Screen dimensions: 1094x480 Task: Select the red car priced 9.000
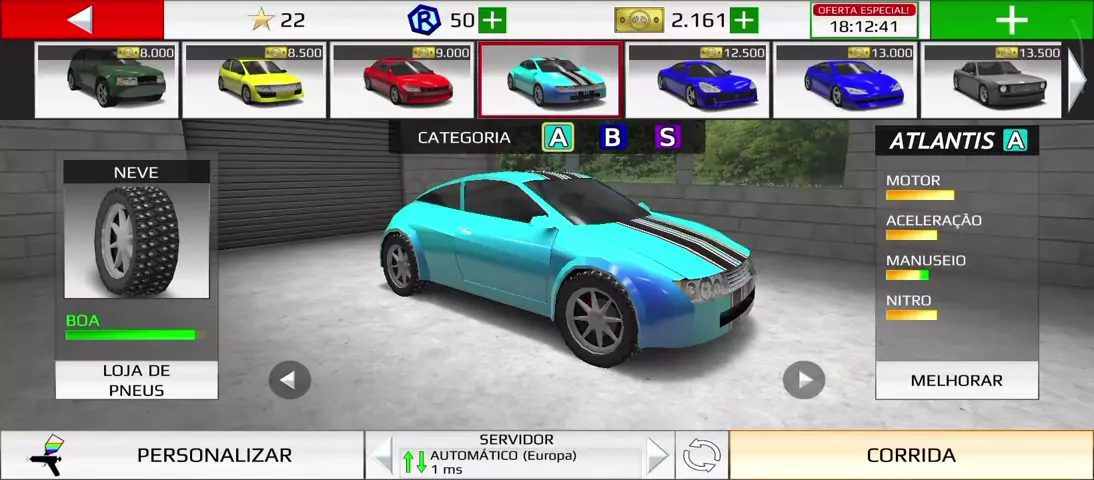click(401, 80)
